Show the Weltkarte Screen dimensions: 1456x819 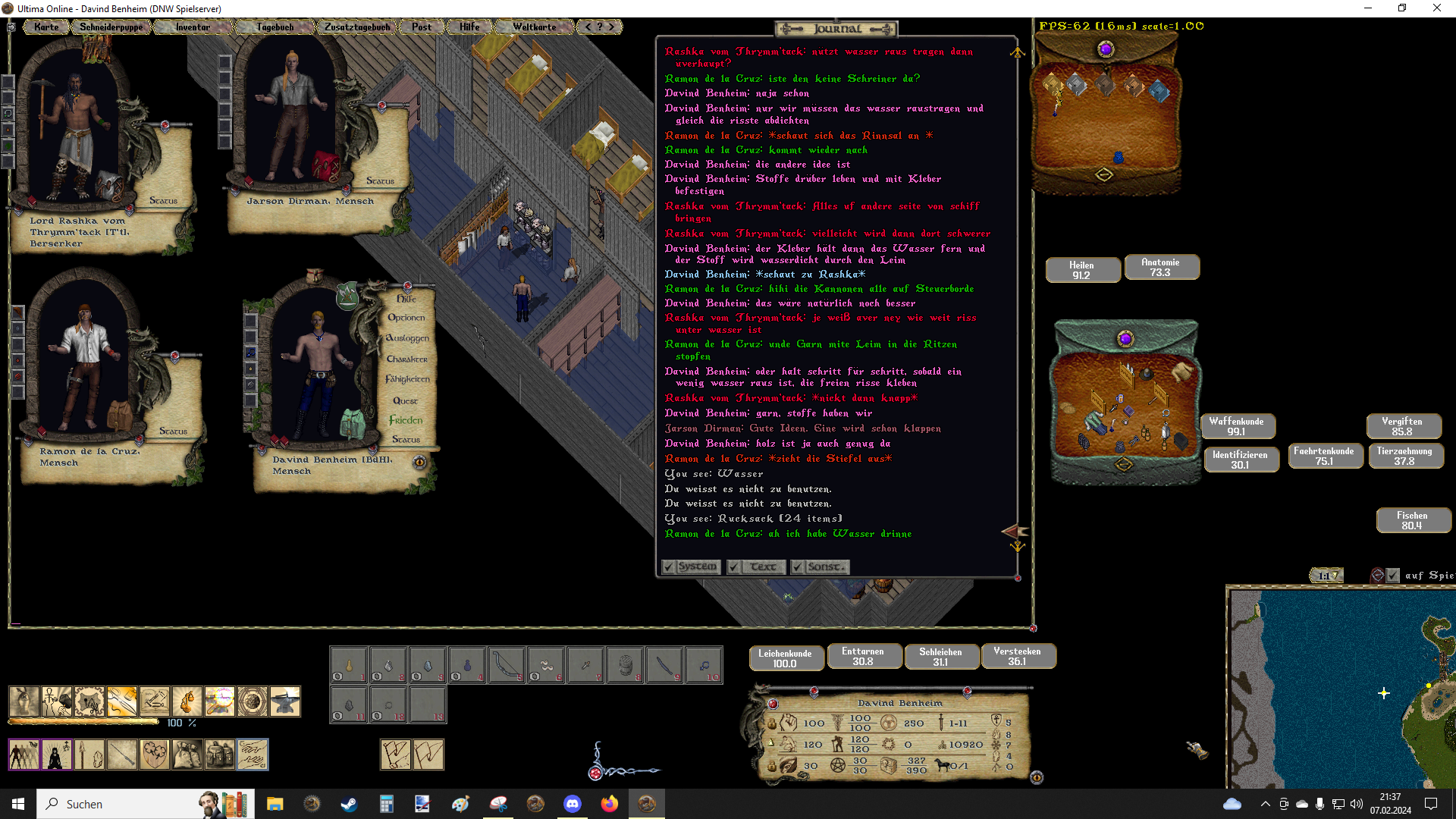coord(534,27)
